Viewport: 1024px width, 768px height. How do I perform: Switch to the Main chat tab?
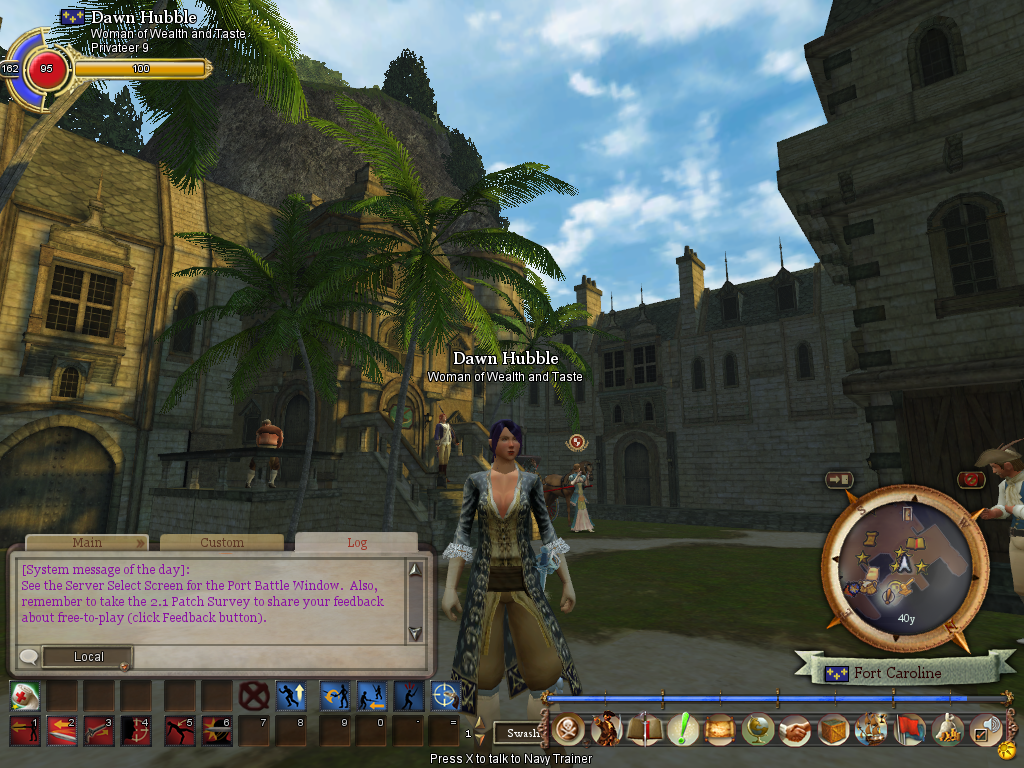click(87, 543)
